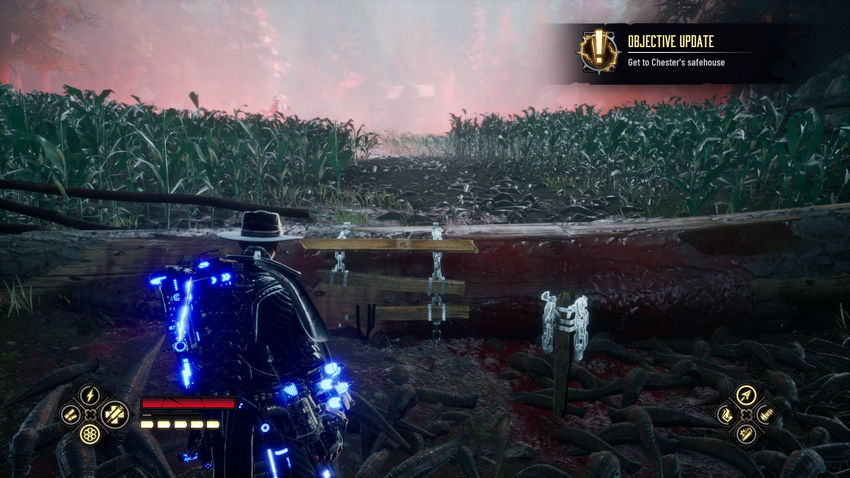Activate the lightning bolt ability
850x478 pixels.
(x=90, y=394)
